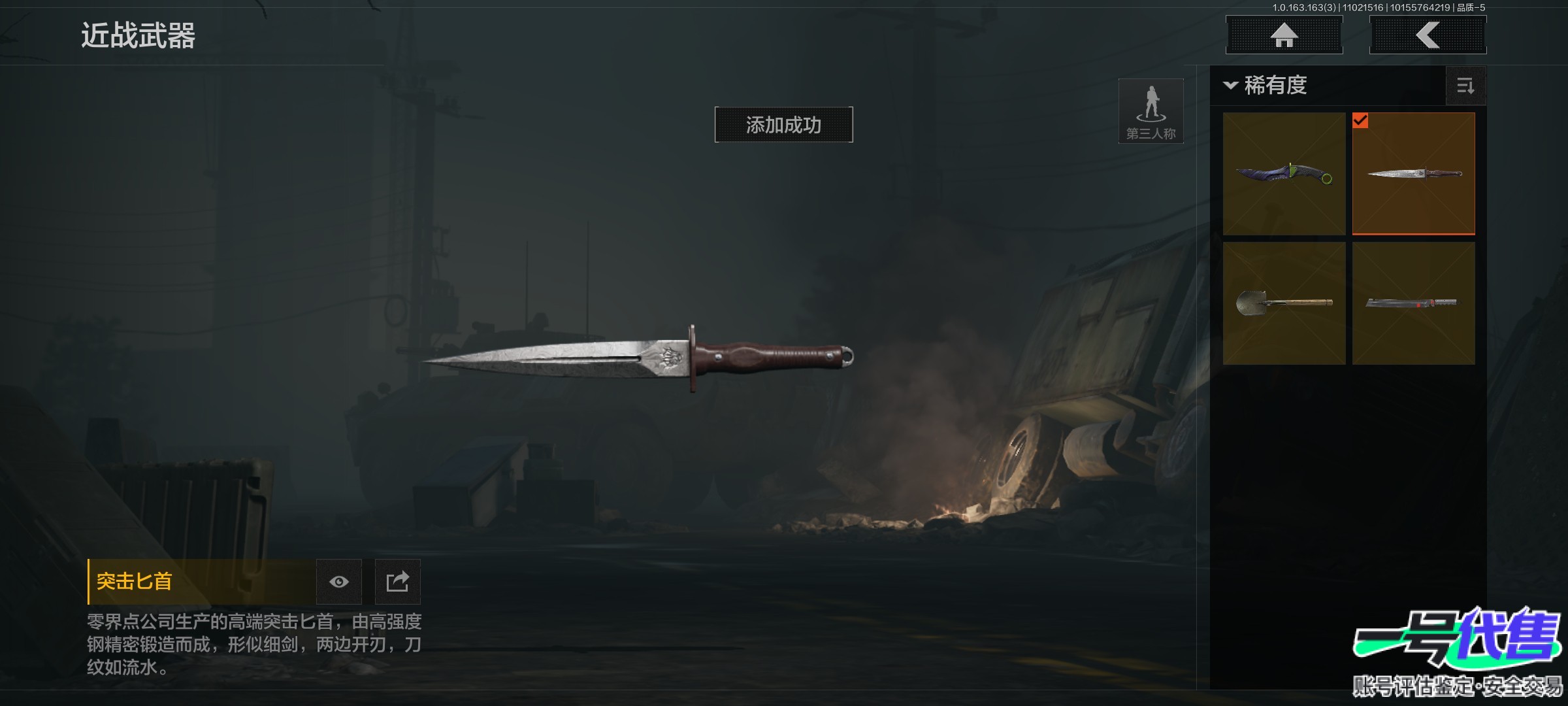Switch to 第三人称 third-person view

1151,111
